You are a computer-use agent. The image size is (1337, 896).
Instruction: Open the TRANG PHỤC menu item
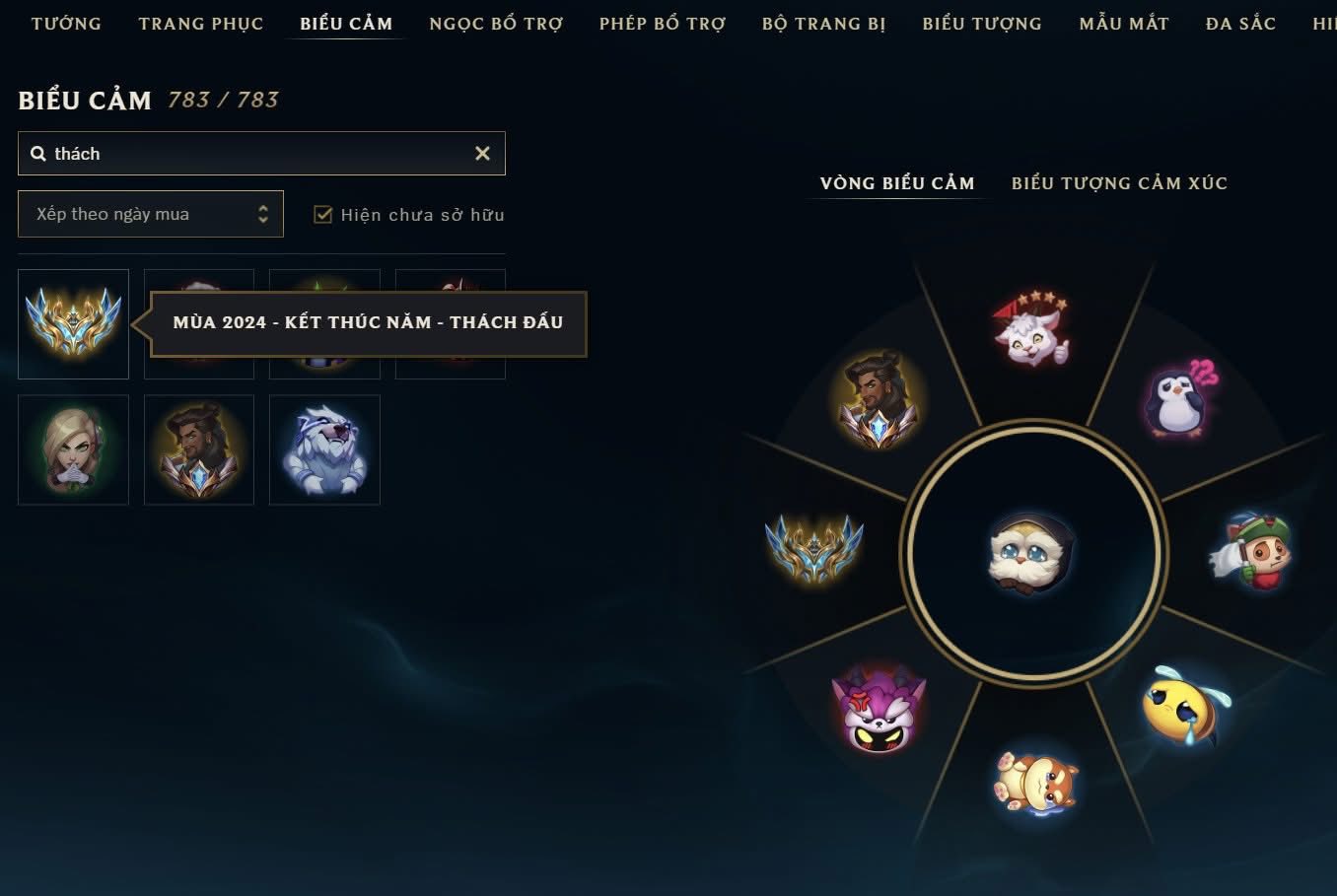(201, 23)
